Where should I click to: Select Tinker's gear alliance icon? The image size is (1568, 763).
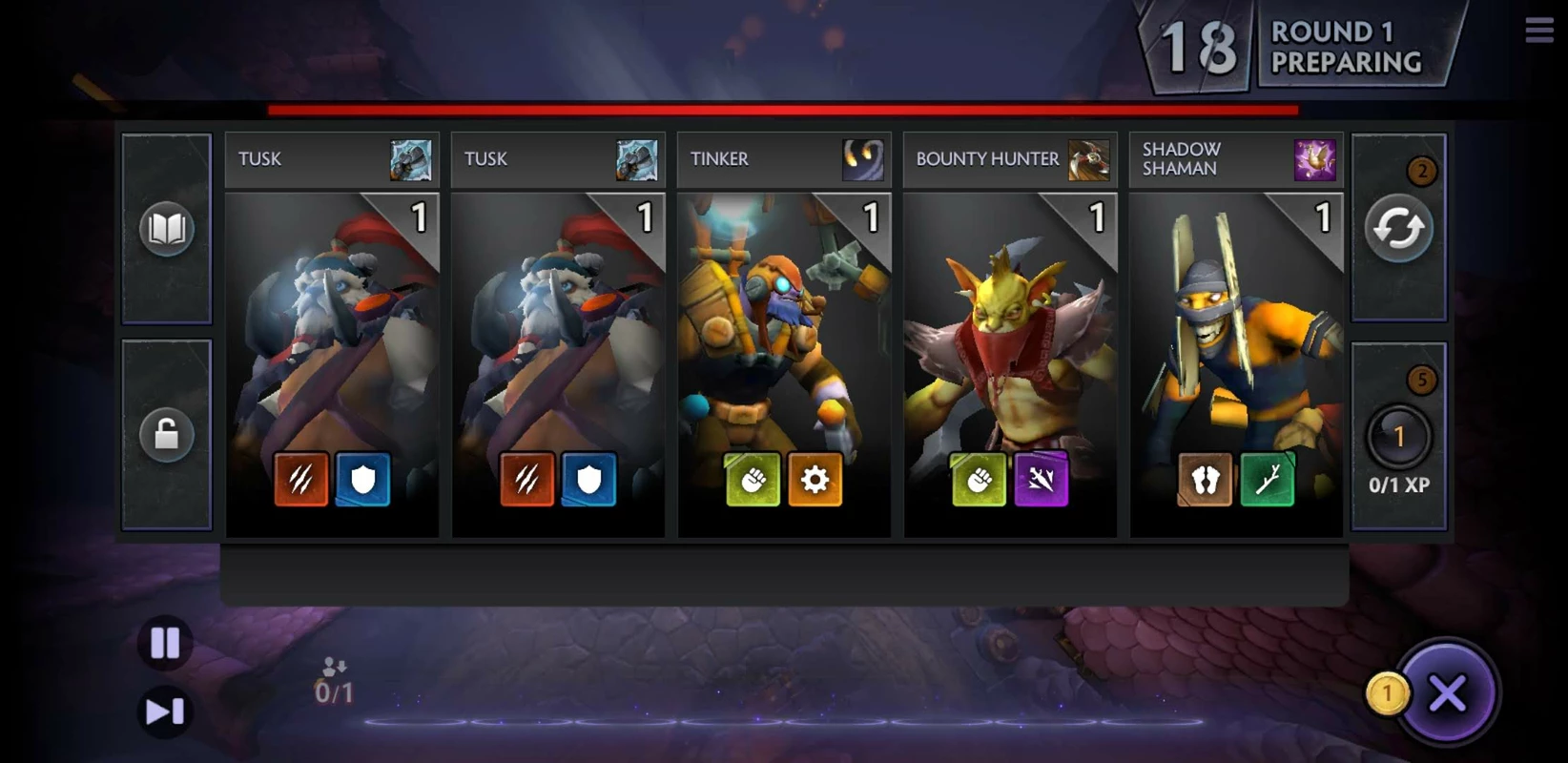[x=815, y=479]
